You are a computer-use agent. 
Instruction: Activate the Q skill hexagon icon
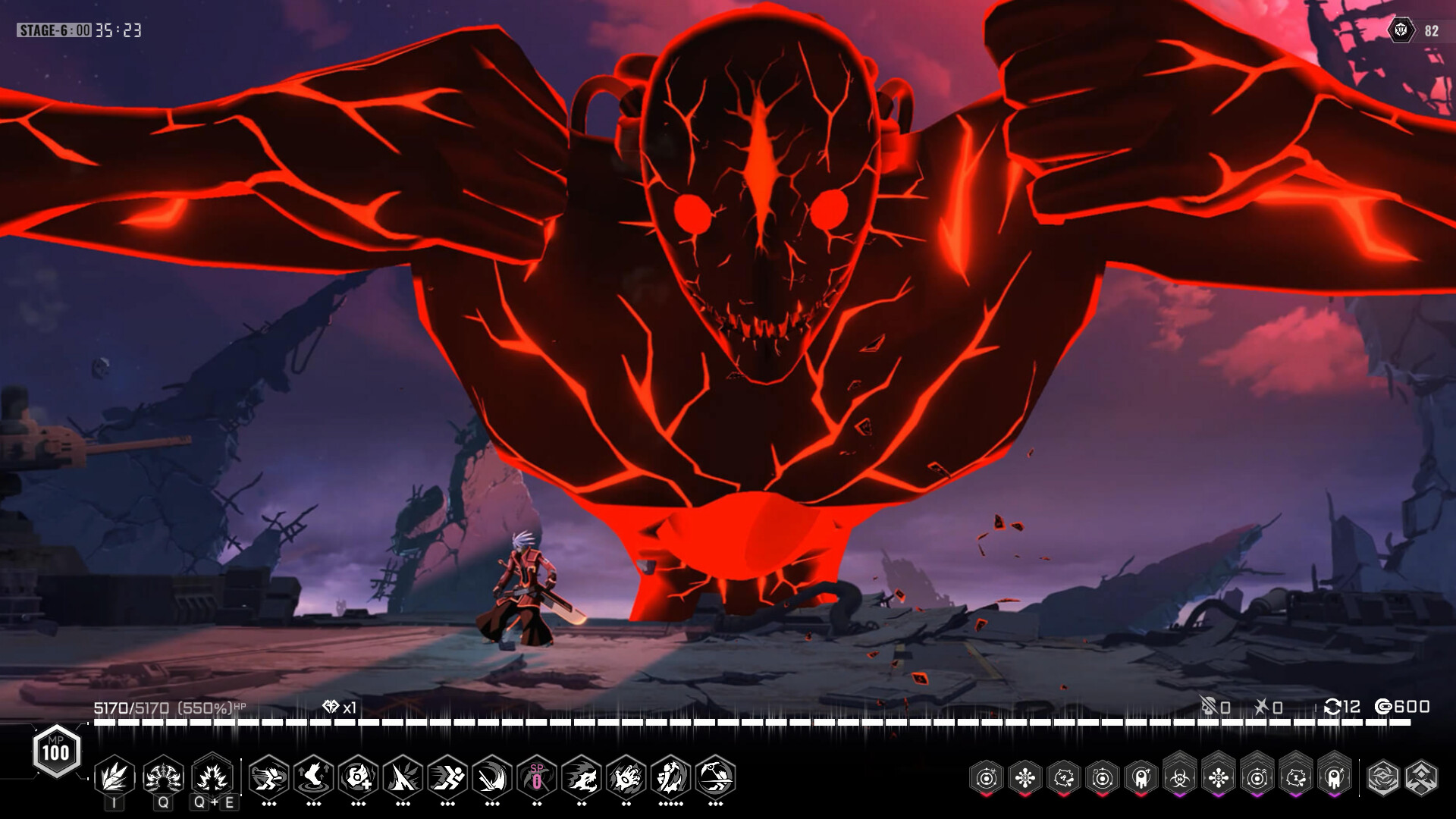pos(162,778)
